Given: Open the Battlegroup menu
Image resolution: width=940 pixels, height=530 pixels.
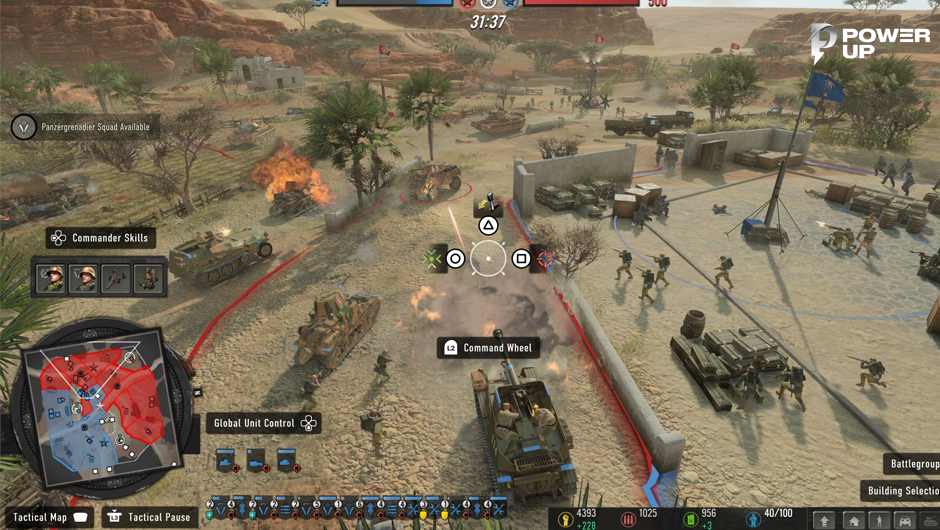Looking at the screenshot, I should [x=911, y=464].
